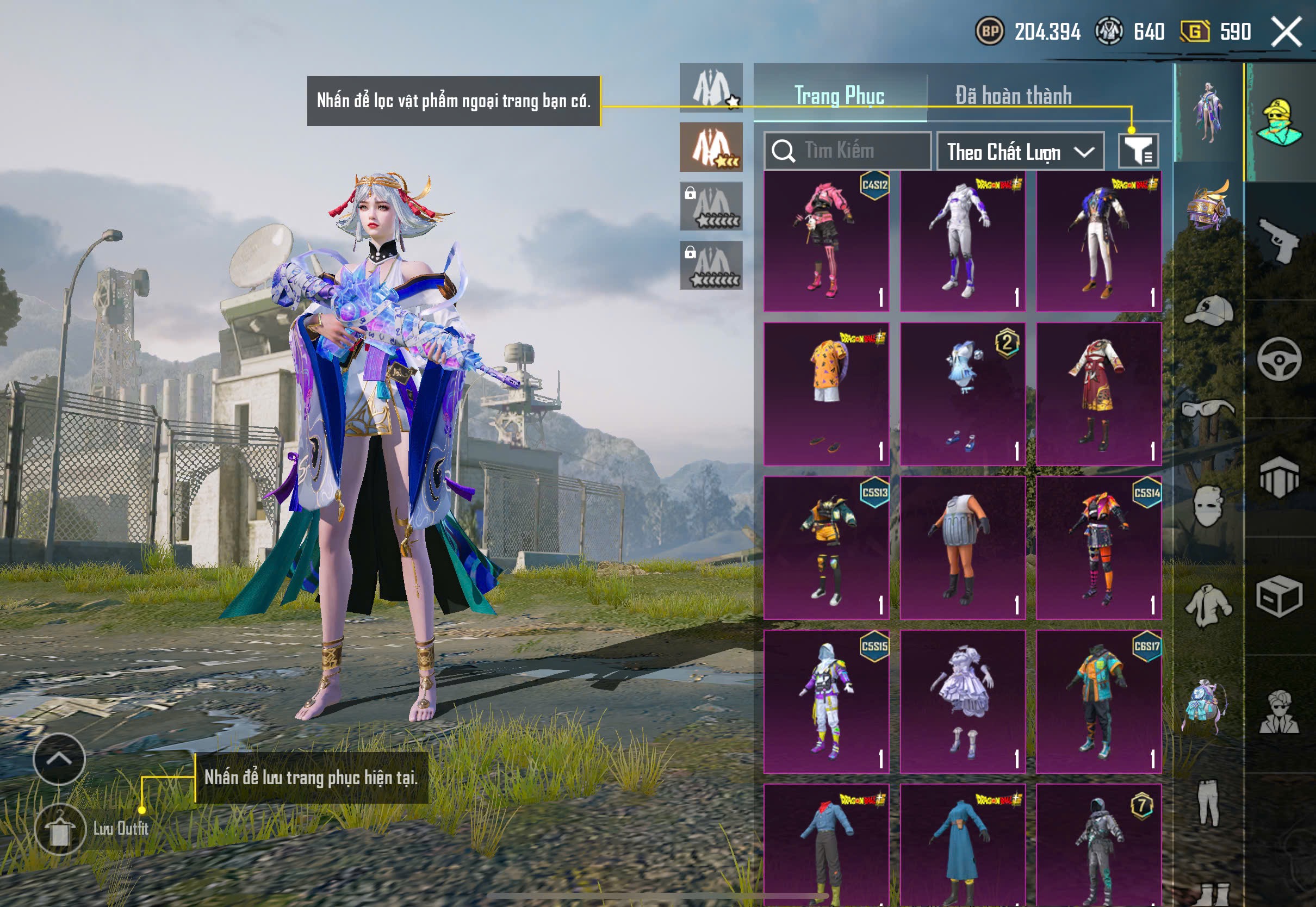Select the white frilly dress outfit
The height and width of the screenshot is (907, 1316).
[963, 701]
